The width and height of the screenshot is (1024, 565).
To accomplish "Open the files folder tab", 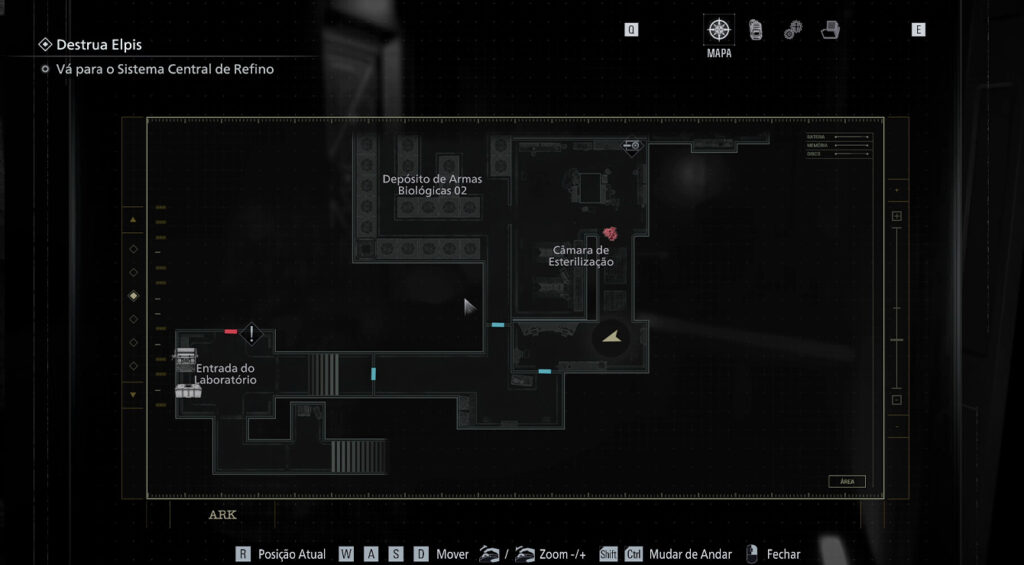I will tap(830, 30).
